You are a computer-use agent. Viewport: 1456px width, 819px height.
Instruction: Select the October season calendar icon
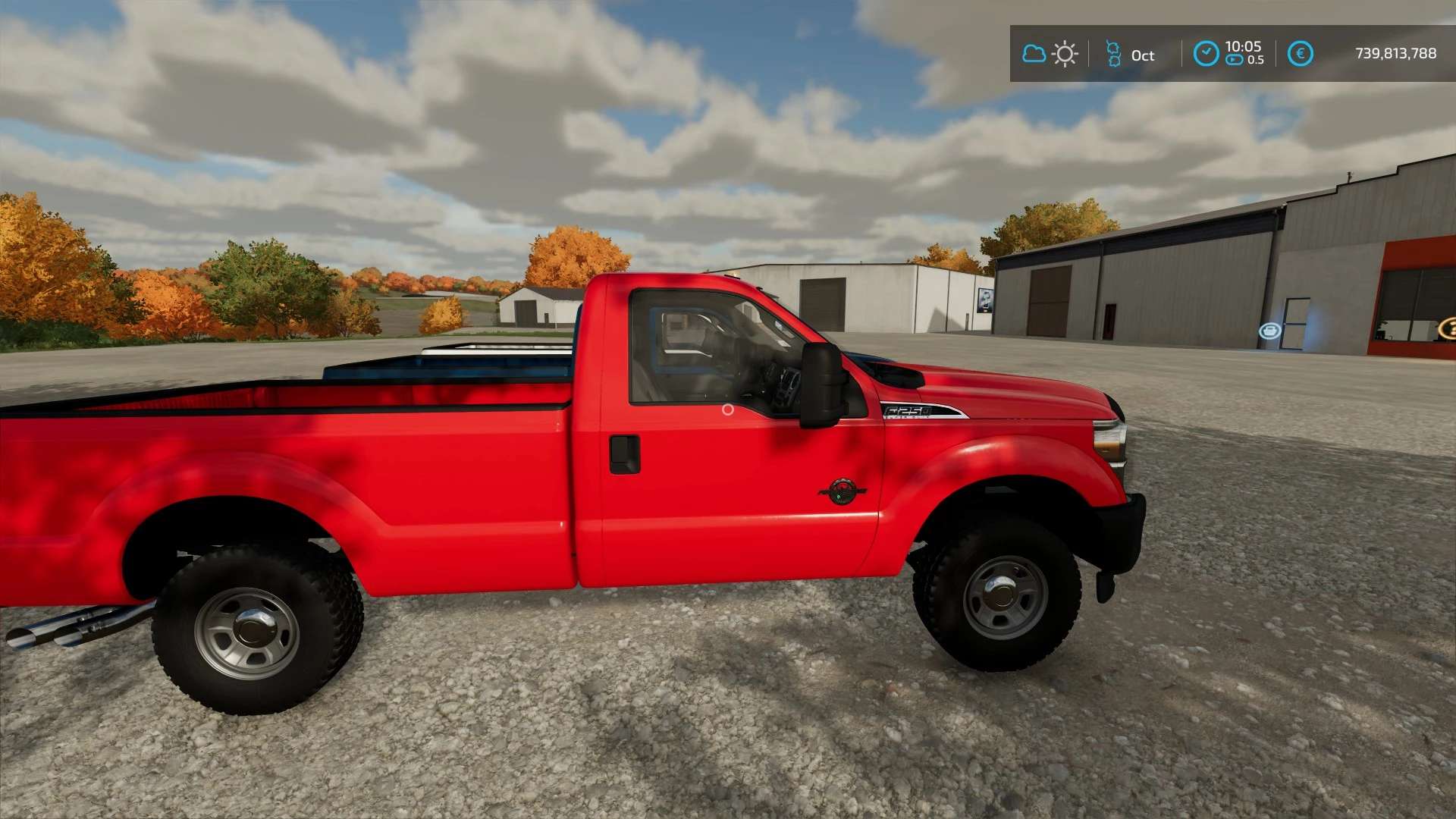1113,54
